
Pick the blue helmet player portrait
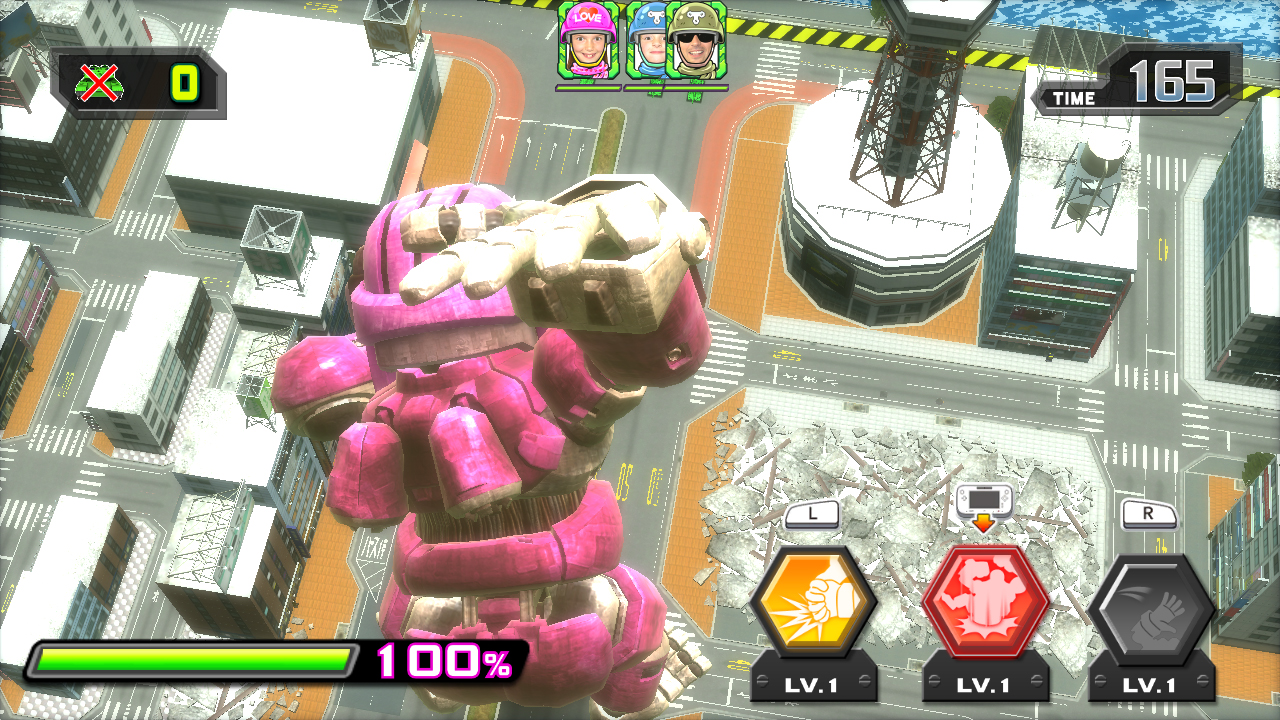(x=645, y=44)
